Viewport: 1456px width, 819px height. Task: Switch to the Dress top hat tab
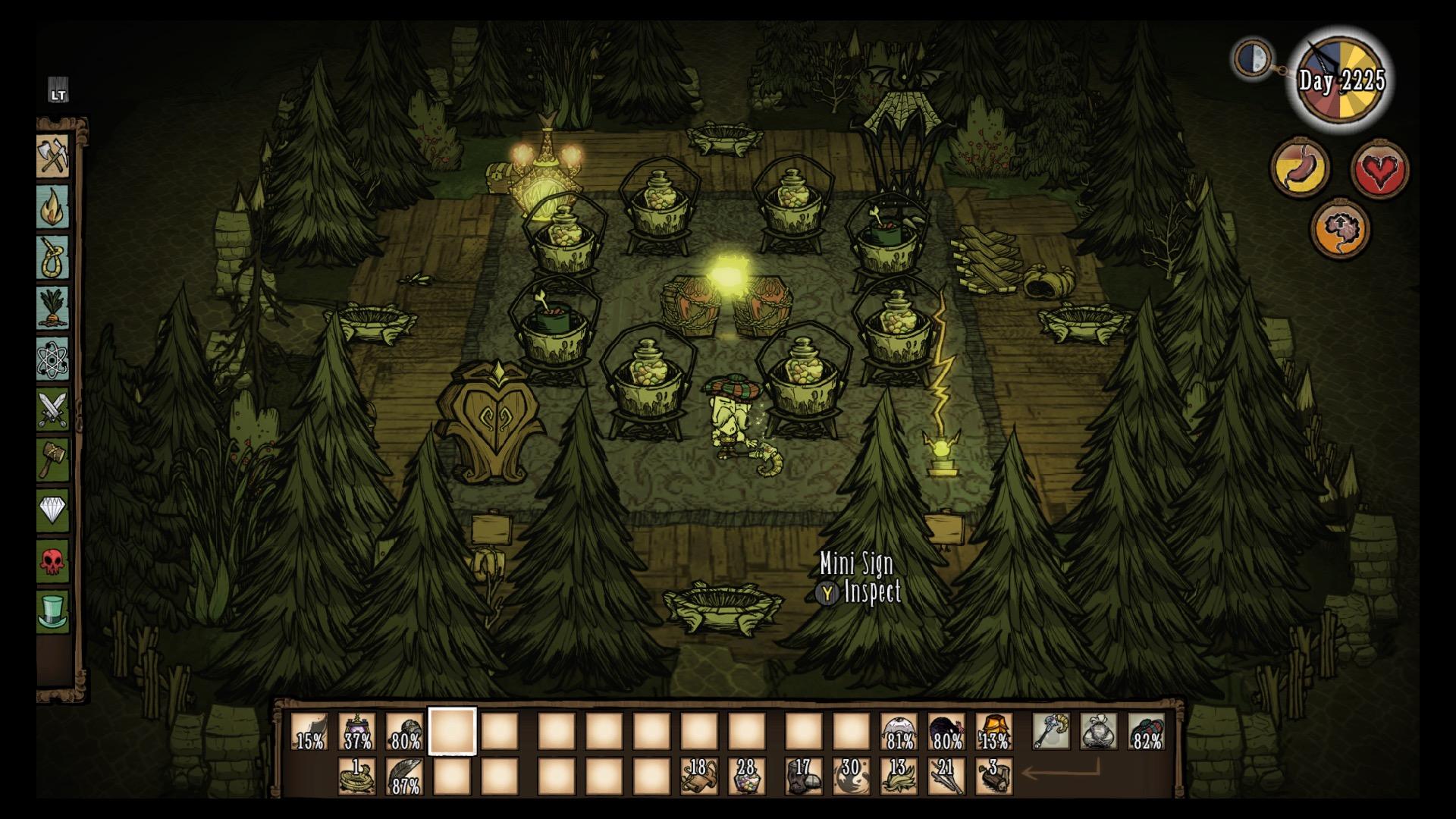[53, 611]
